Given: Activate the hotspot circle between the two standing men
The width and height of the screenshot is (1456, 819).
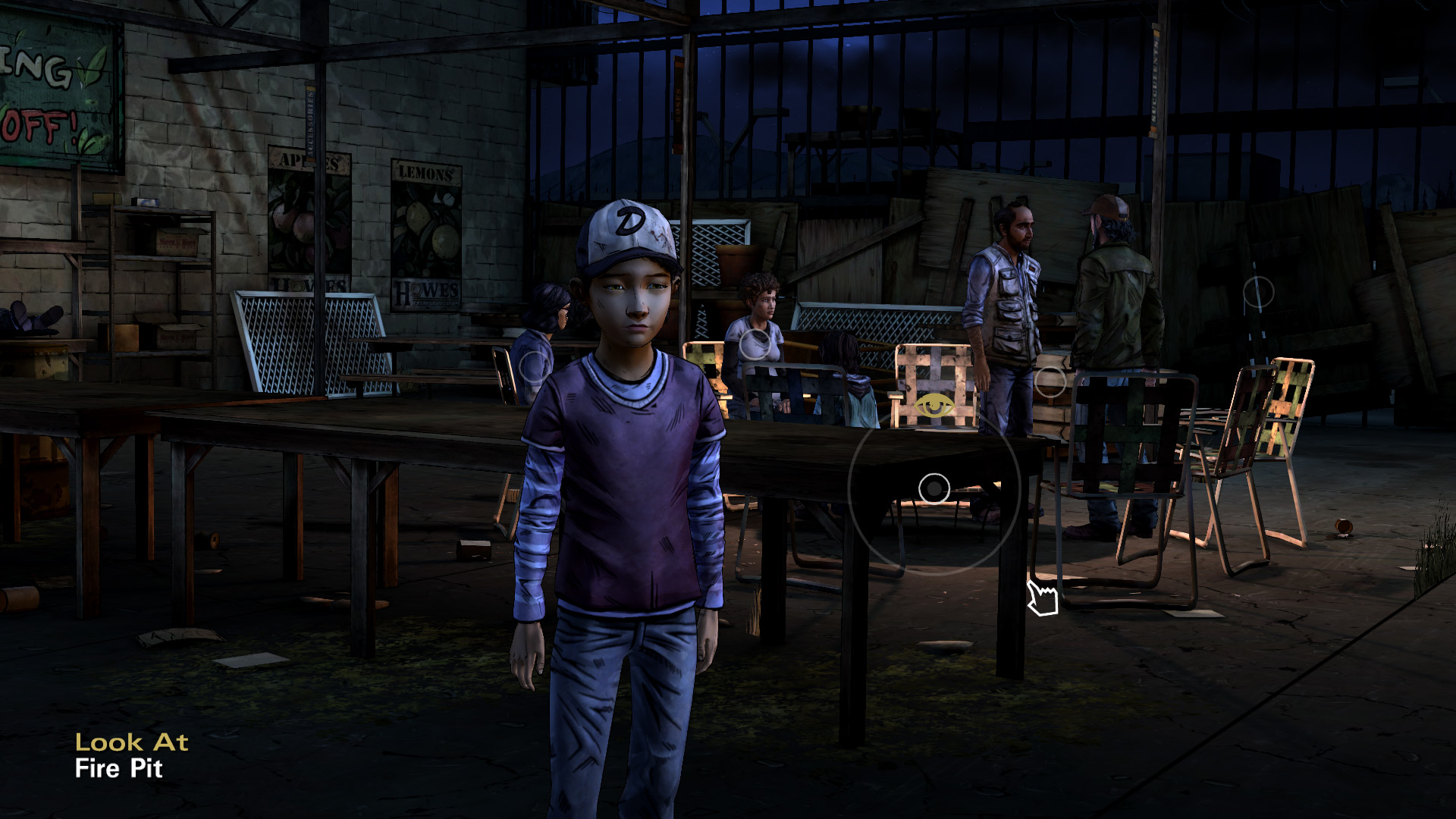Looking at the screenshot, I should (1050, 381).
